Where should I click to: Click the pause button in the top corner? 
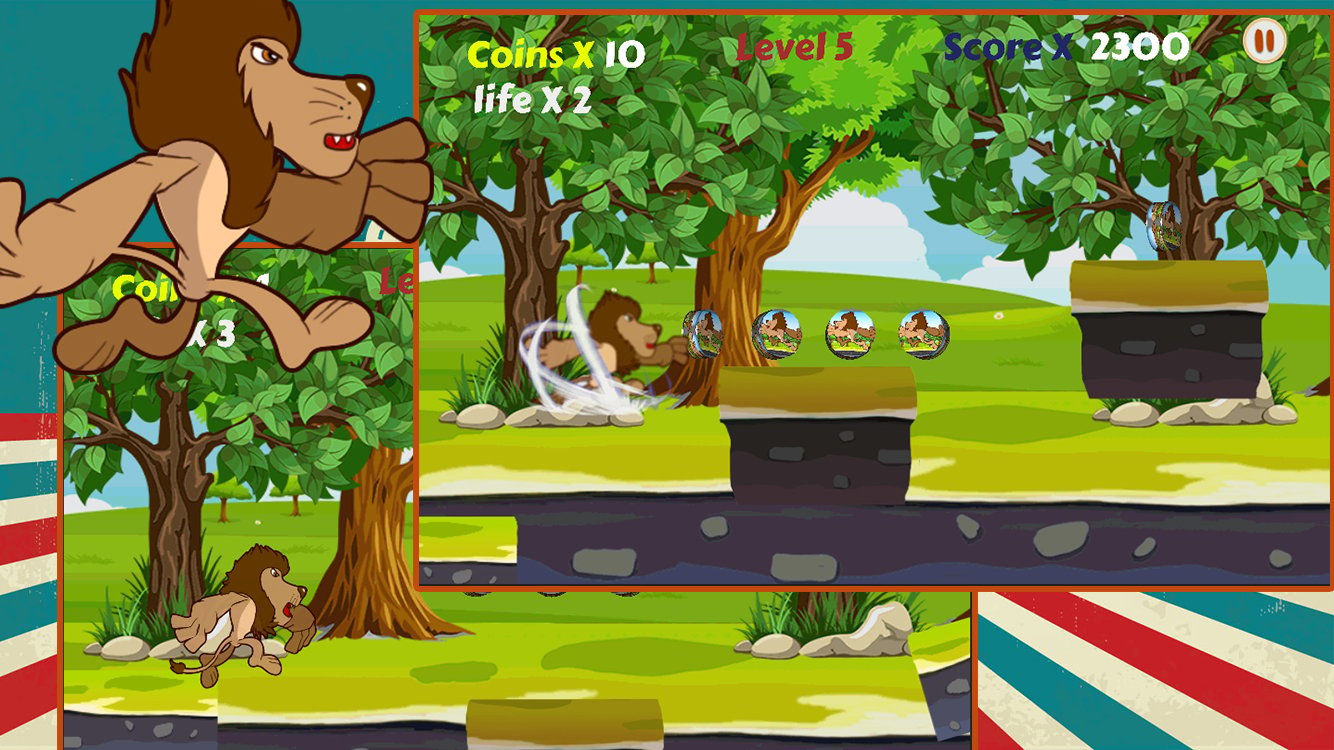coord(1262,42)
